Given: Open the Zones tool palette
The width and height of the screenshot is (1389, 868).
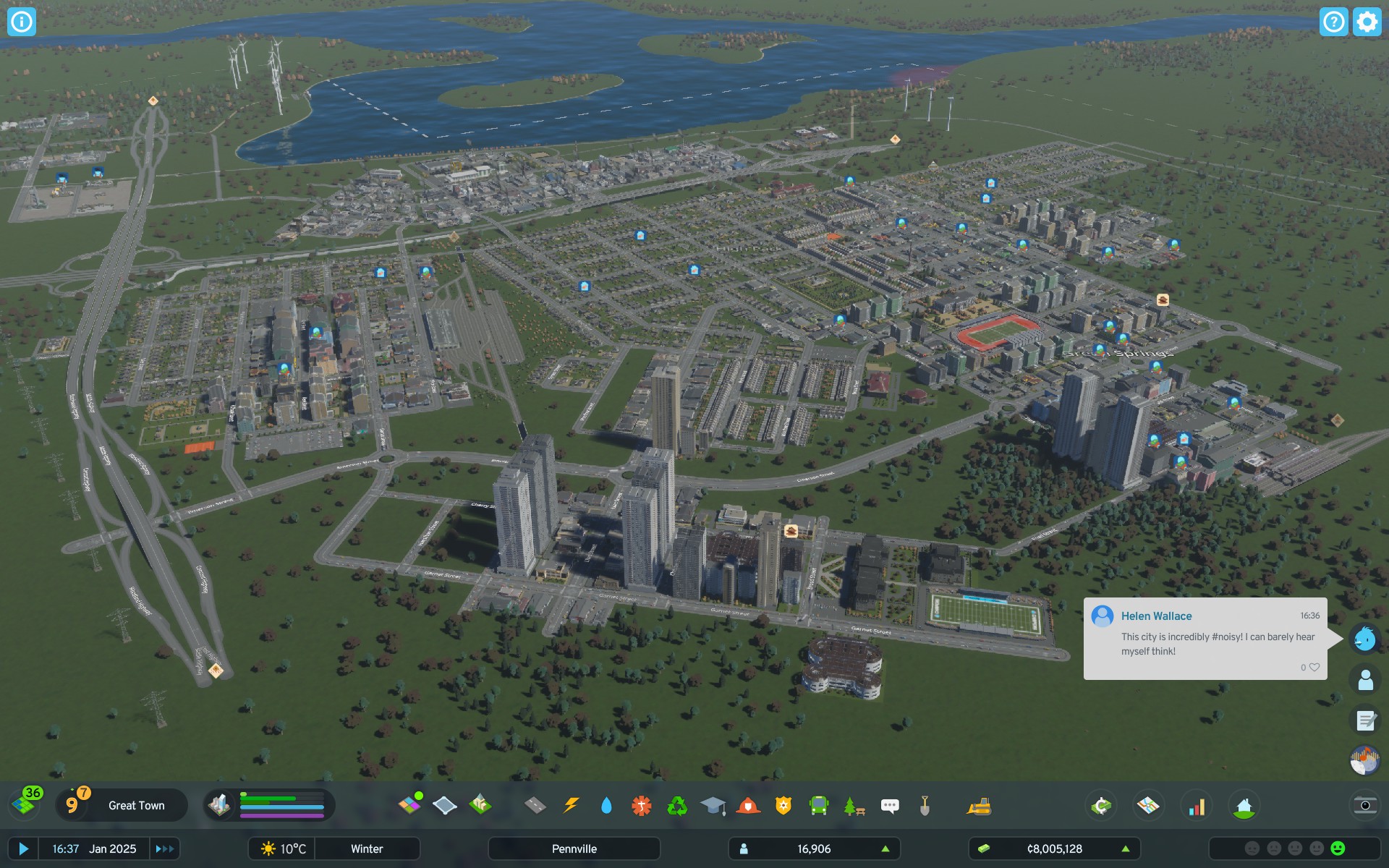Looking at the screenshot, I should pyautogui.click(x=412, y=805).
